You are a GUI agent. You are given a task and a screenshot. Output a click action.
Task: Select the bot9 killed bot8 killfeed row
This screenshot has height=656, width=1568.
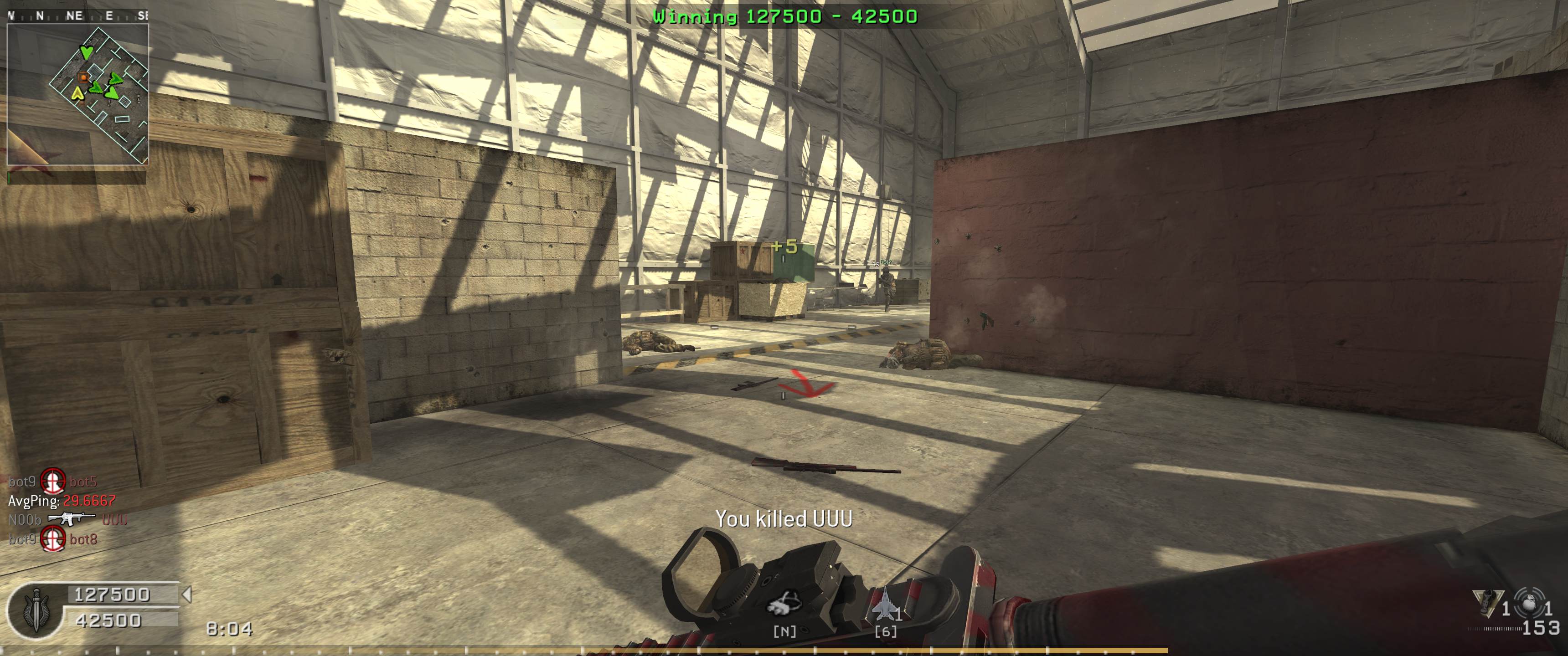click(53, 539)
